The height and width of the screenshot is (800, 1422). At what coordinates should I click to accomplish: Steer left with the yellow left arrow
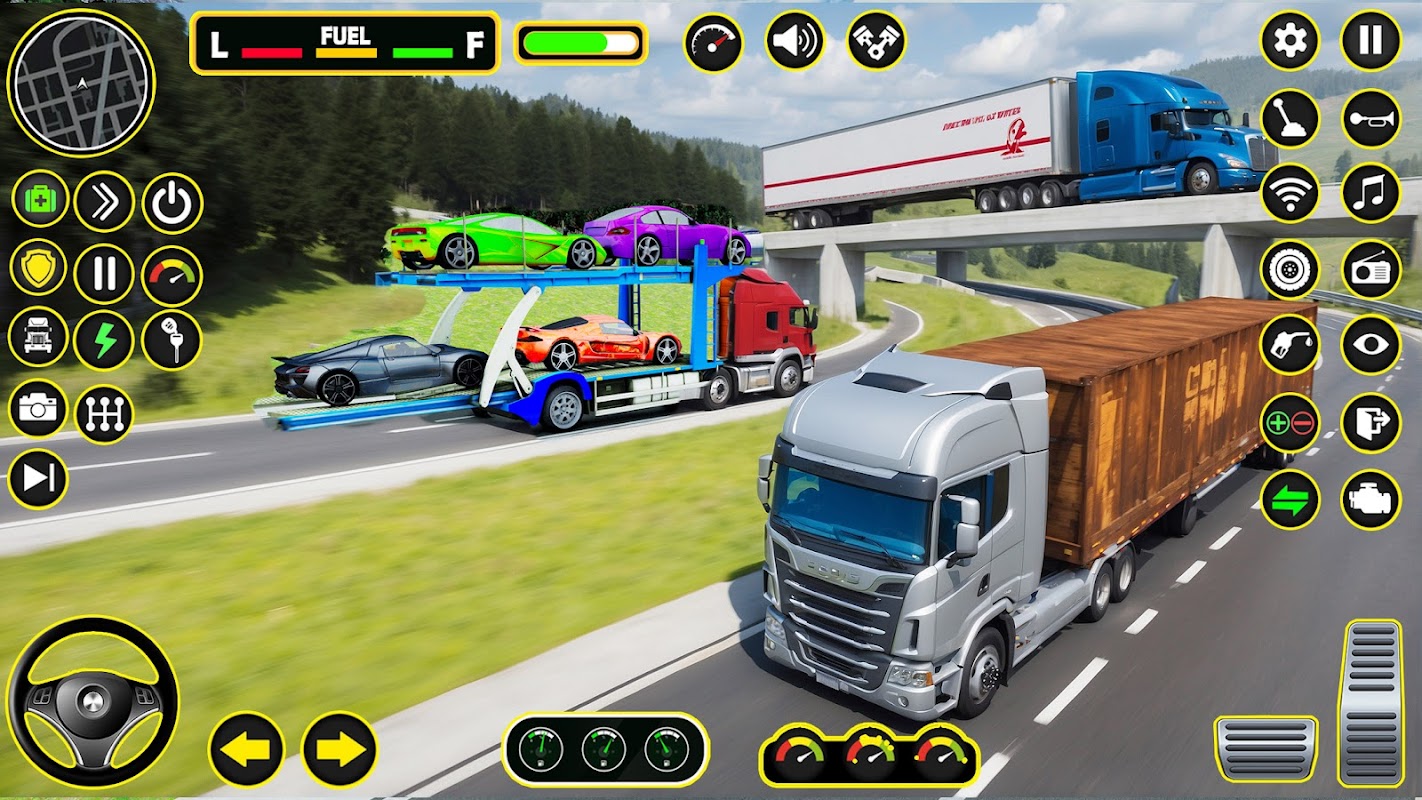[x=246, y=749]
